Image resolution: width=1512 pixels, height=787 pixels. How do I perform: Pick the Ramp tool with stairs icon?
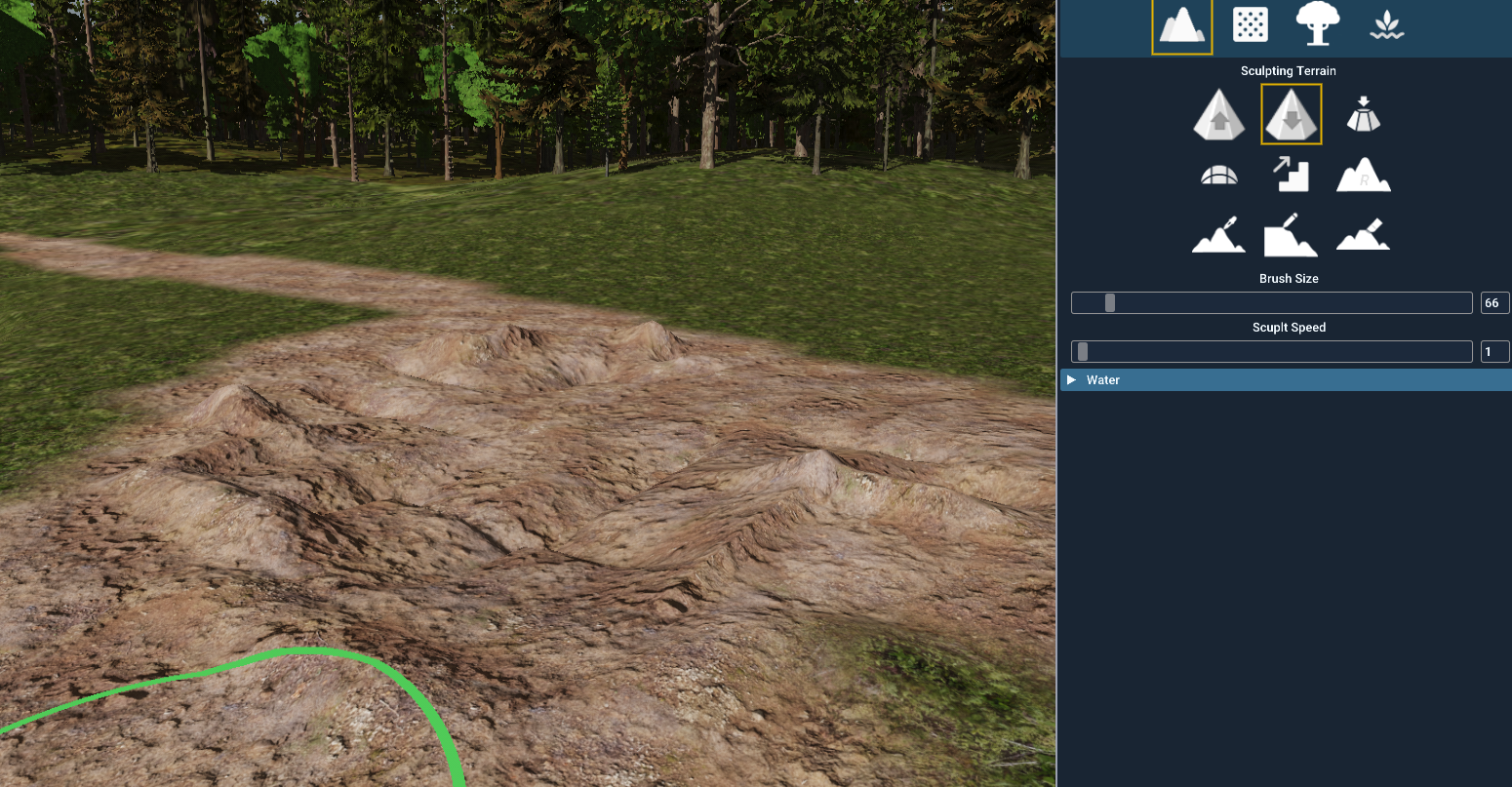tap(1290, 174)
